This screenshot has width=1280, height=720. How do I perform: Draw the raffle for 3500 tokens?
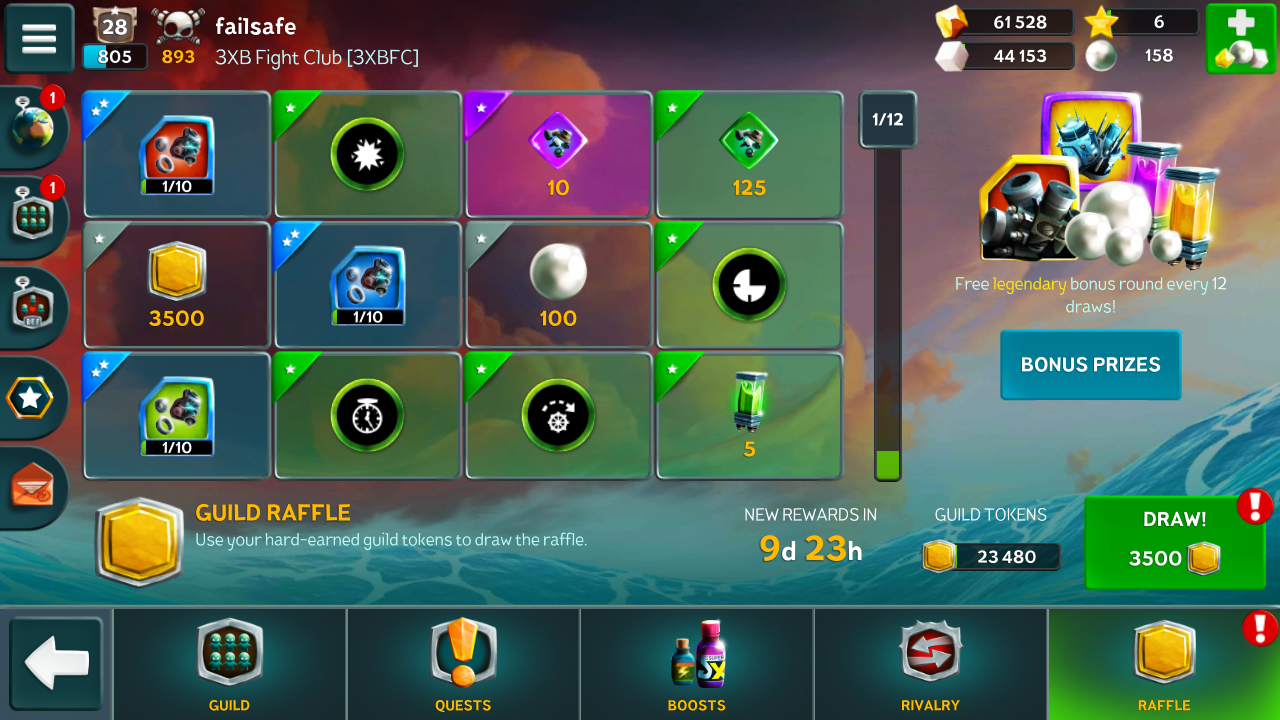(1174, 543)
